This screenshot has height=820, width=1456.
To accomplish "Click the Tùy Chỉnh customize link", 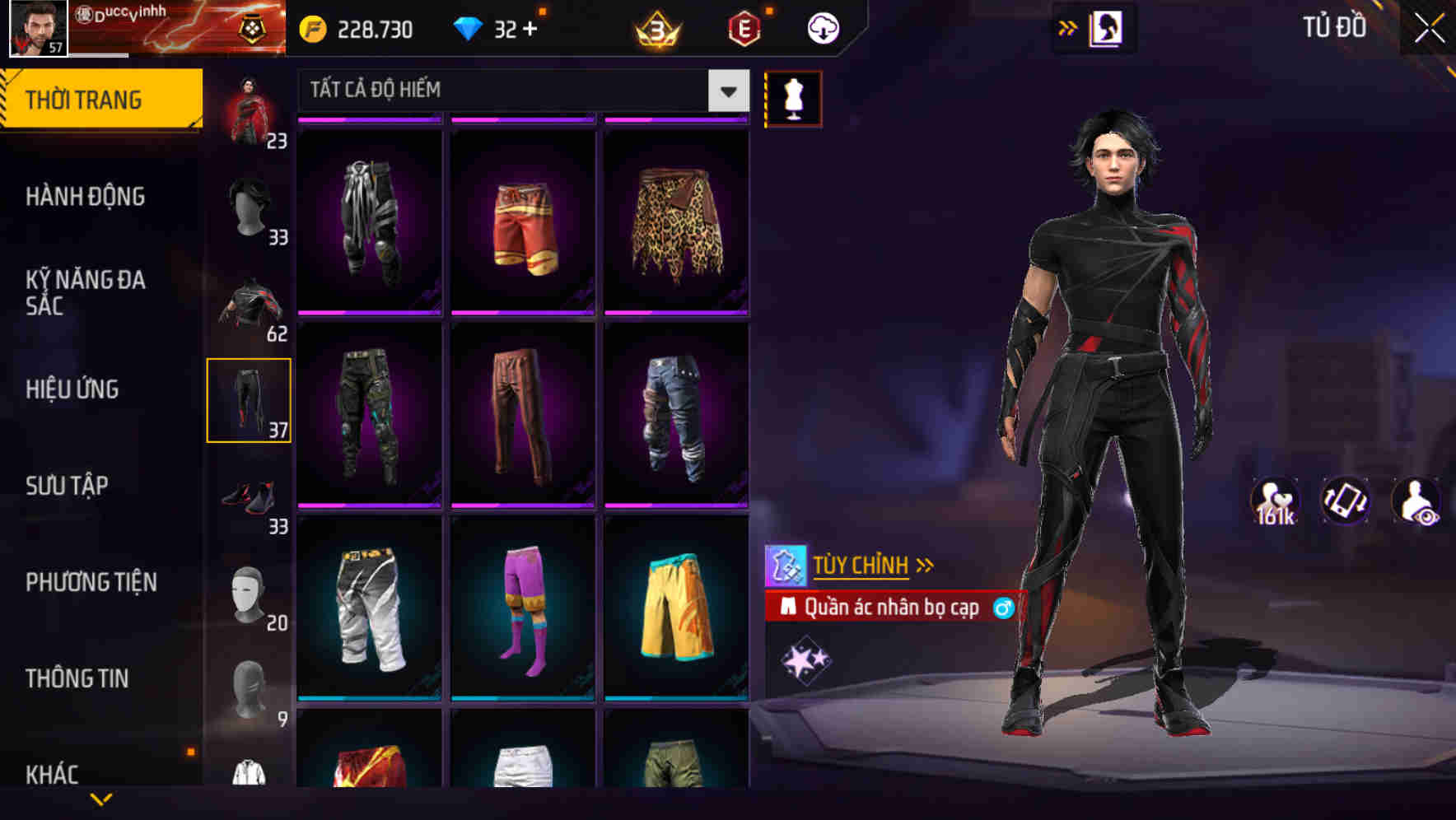I will point(861,565).
